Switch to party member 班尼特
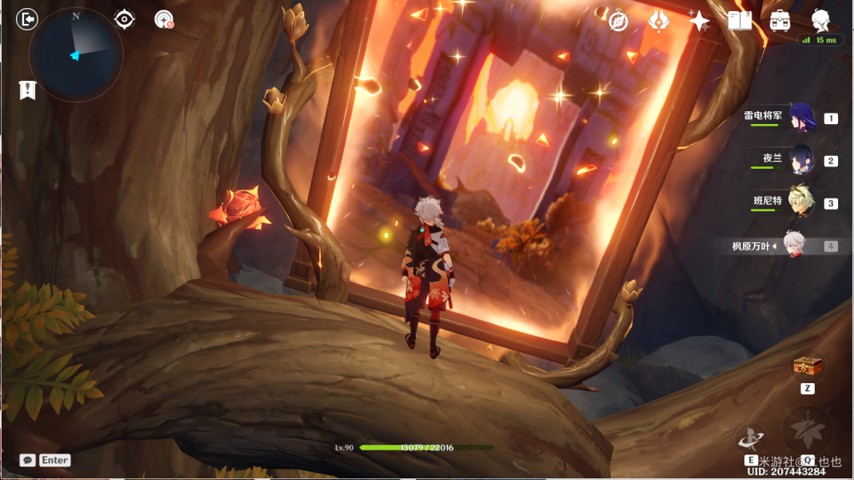 (x=801, y=201)
